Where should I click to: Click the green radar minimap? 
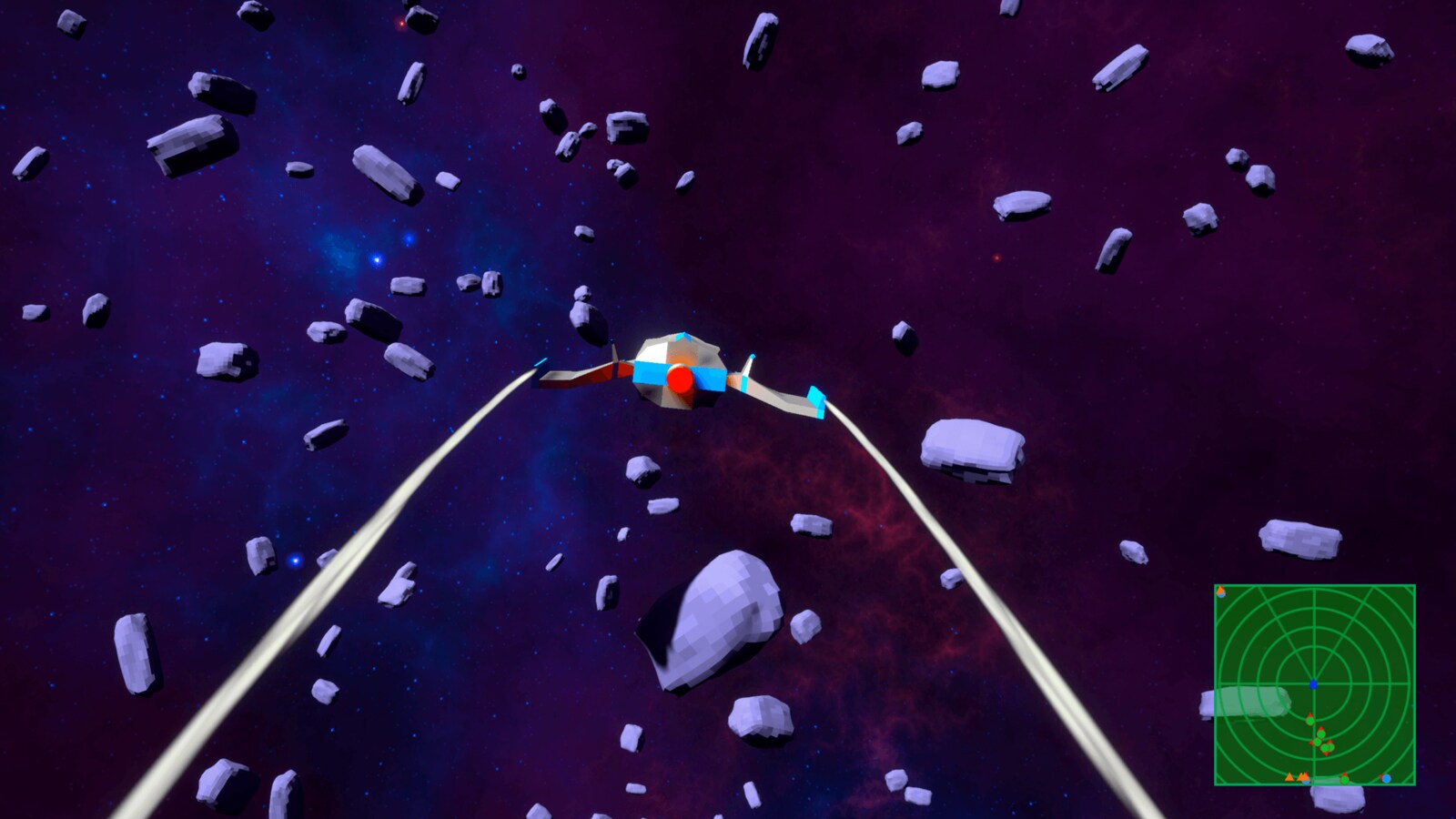1314,684
